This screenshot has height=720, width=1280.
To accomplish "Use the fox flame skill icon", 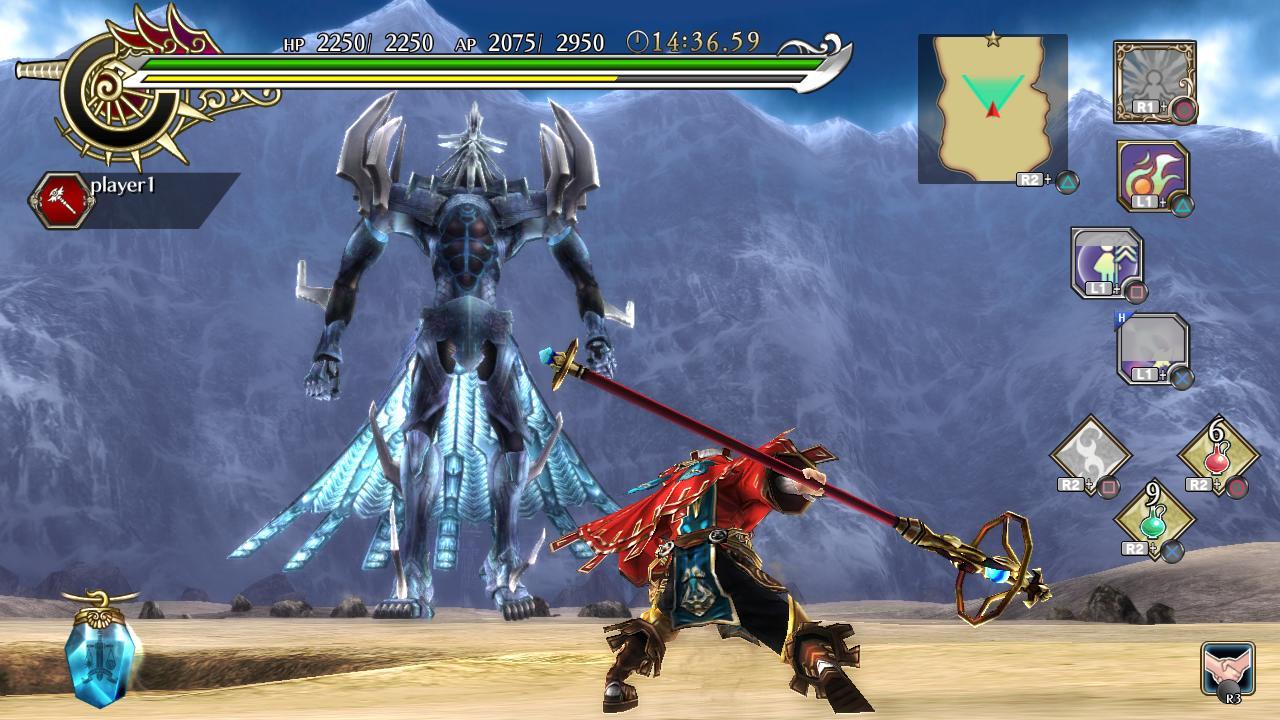I will (x=1153, y=175).
